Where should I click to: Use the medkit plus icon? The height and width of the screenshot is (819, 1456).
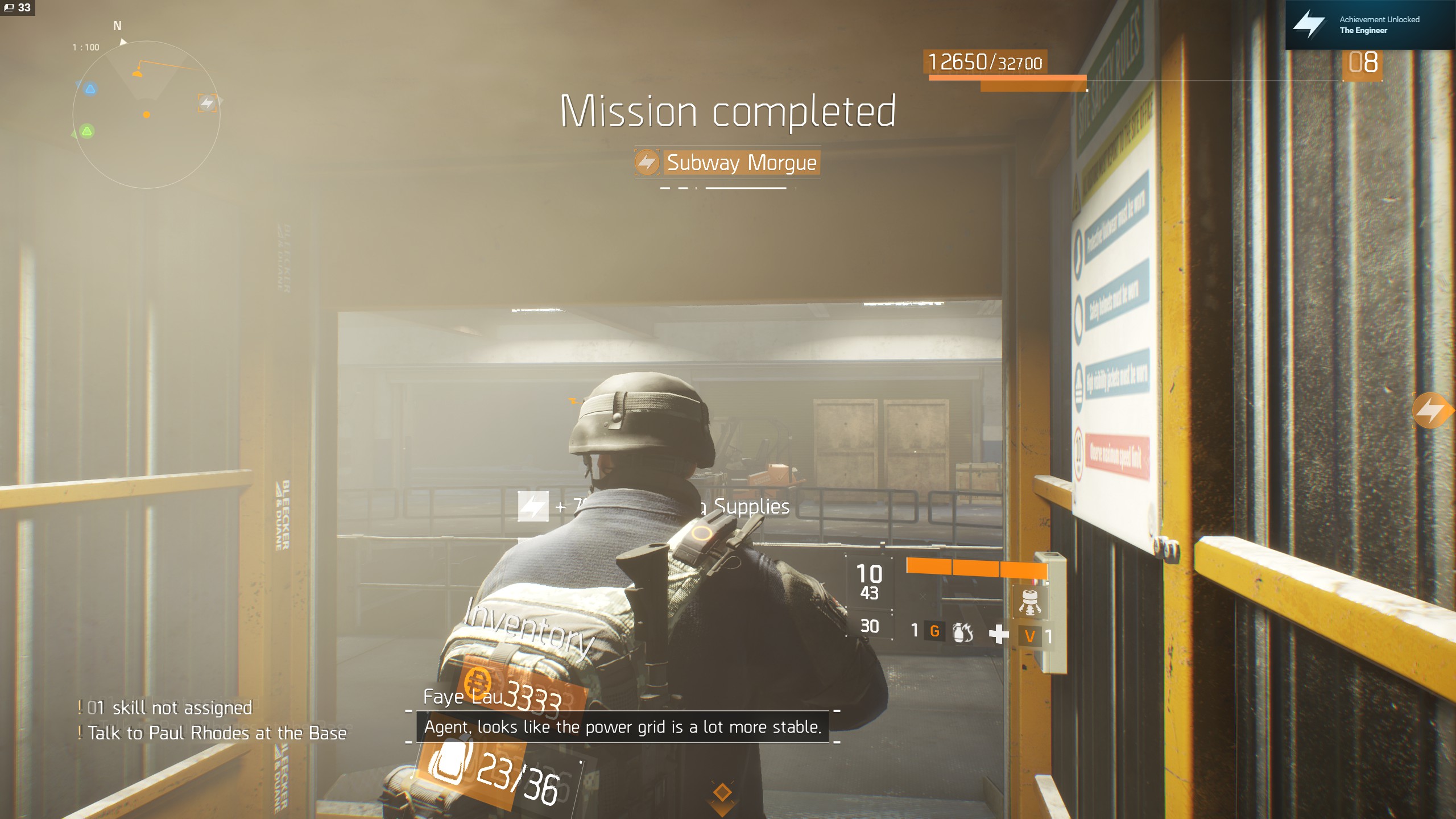coord(998,634)
